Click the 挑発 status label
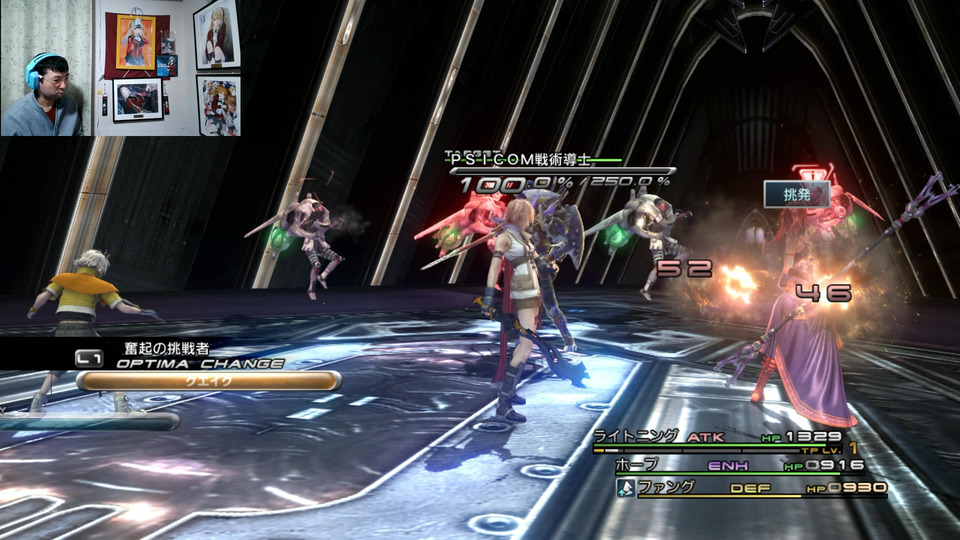960x540 pixels. (x=797, y=194)
